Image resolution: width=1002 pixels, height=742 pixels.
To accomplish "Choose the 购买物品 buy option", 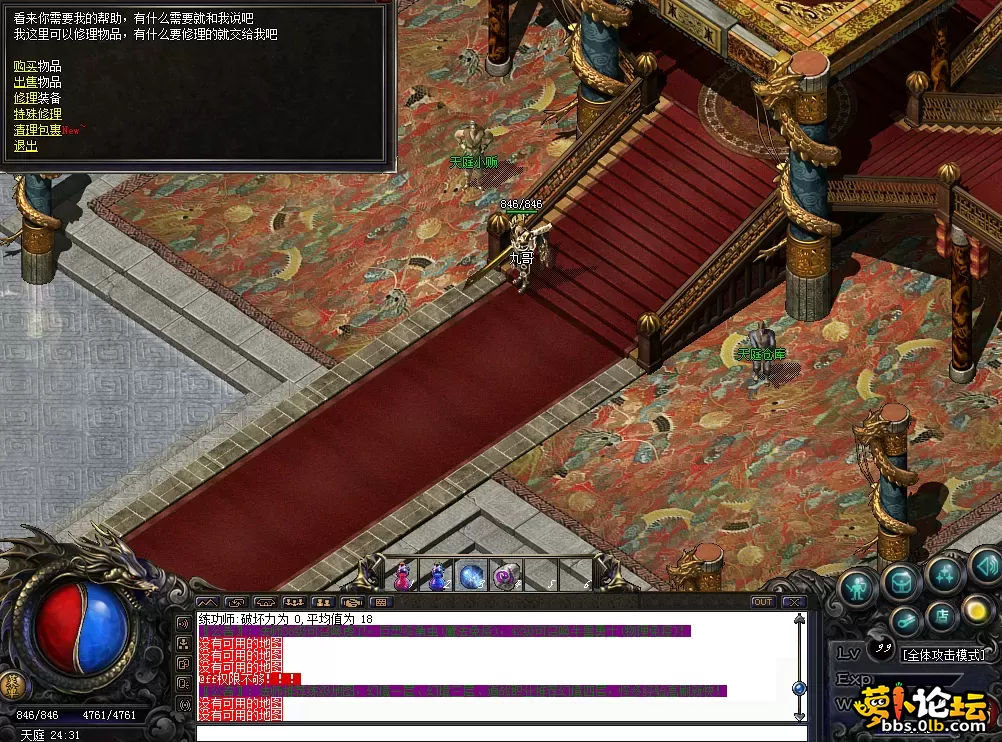I will click(30, 66).
